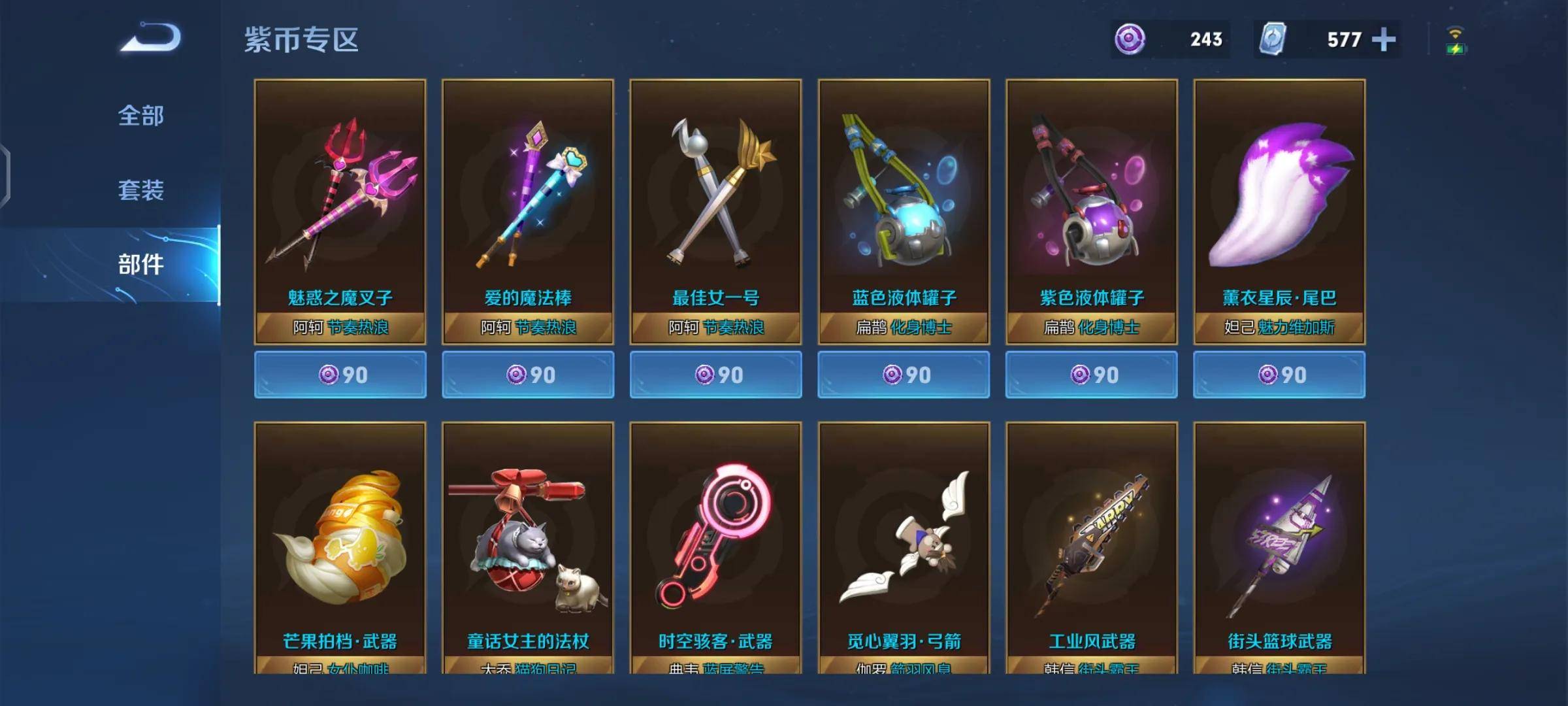Choose the 时空骇客·武器 item card
Image resolution: width=1568 pixels, height=706 pixels.
pos(715,548)
